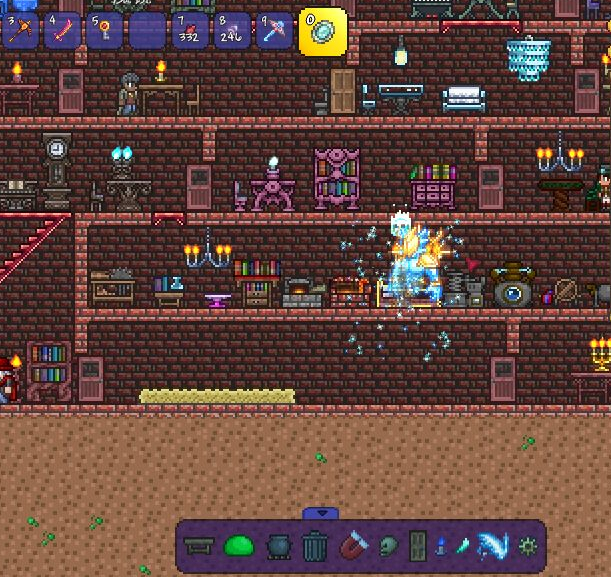Select the green skull icon
The height and width of the screenshot is (577, 611).
click(388, 546)
